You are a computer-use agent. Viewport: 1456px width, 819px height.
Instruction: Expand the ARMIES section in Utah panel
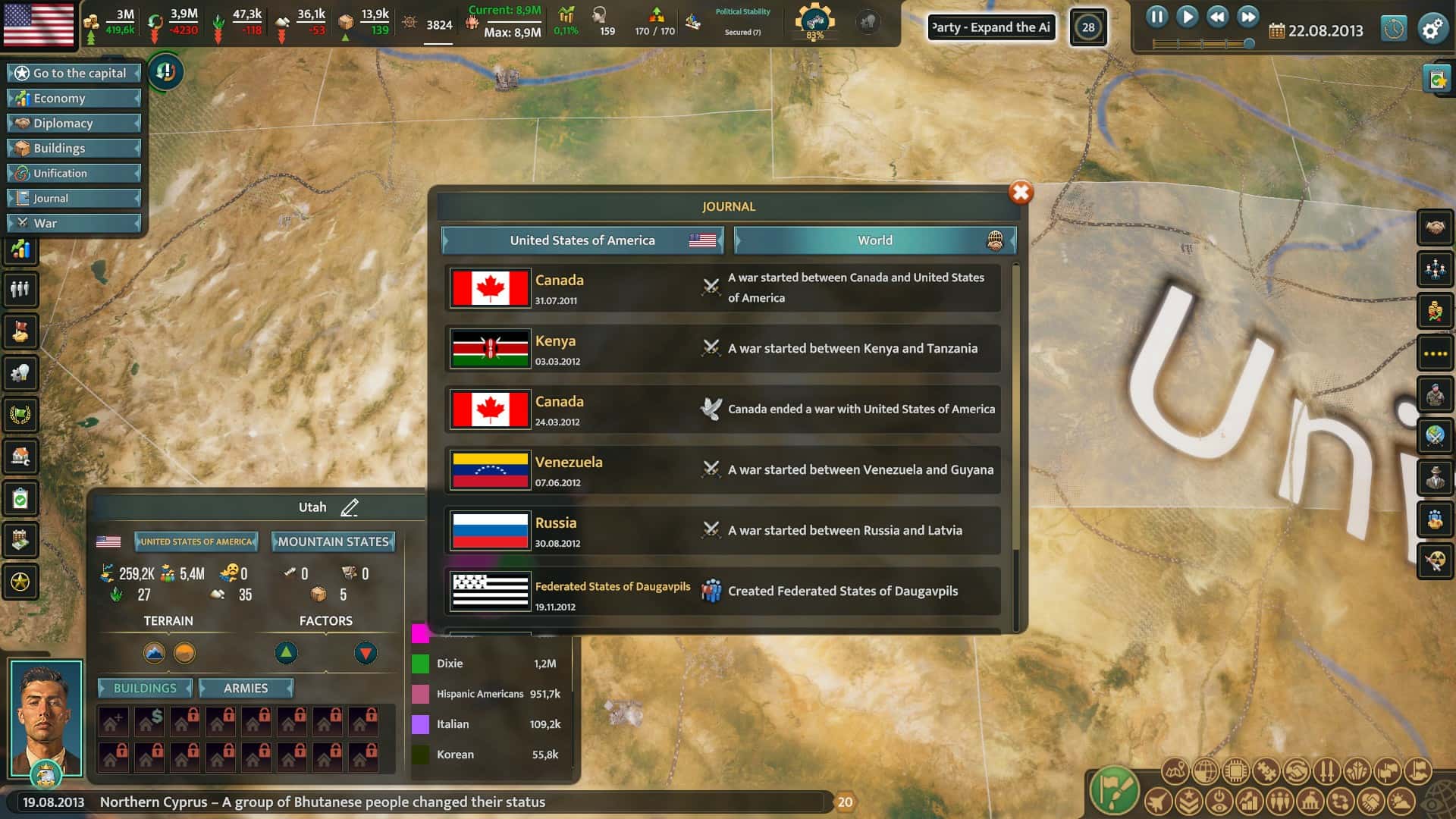coord(246,688)
